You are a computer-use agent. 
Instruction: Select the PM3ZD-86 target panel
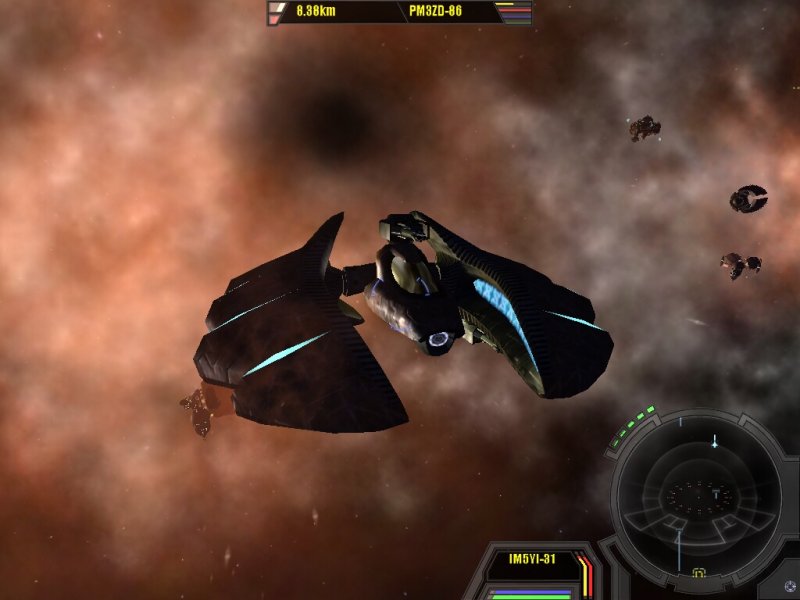tap(437, 13)
